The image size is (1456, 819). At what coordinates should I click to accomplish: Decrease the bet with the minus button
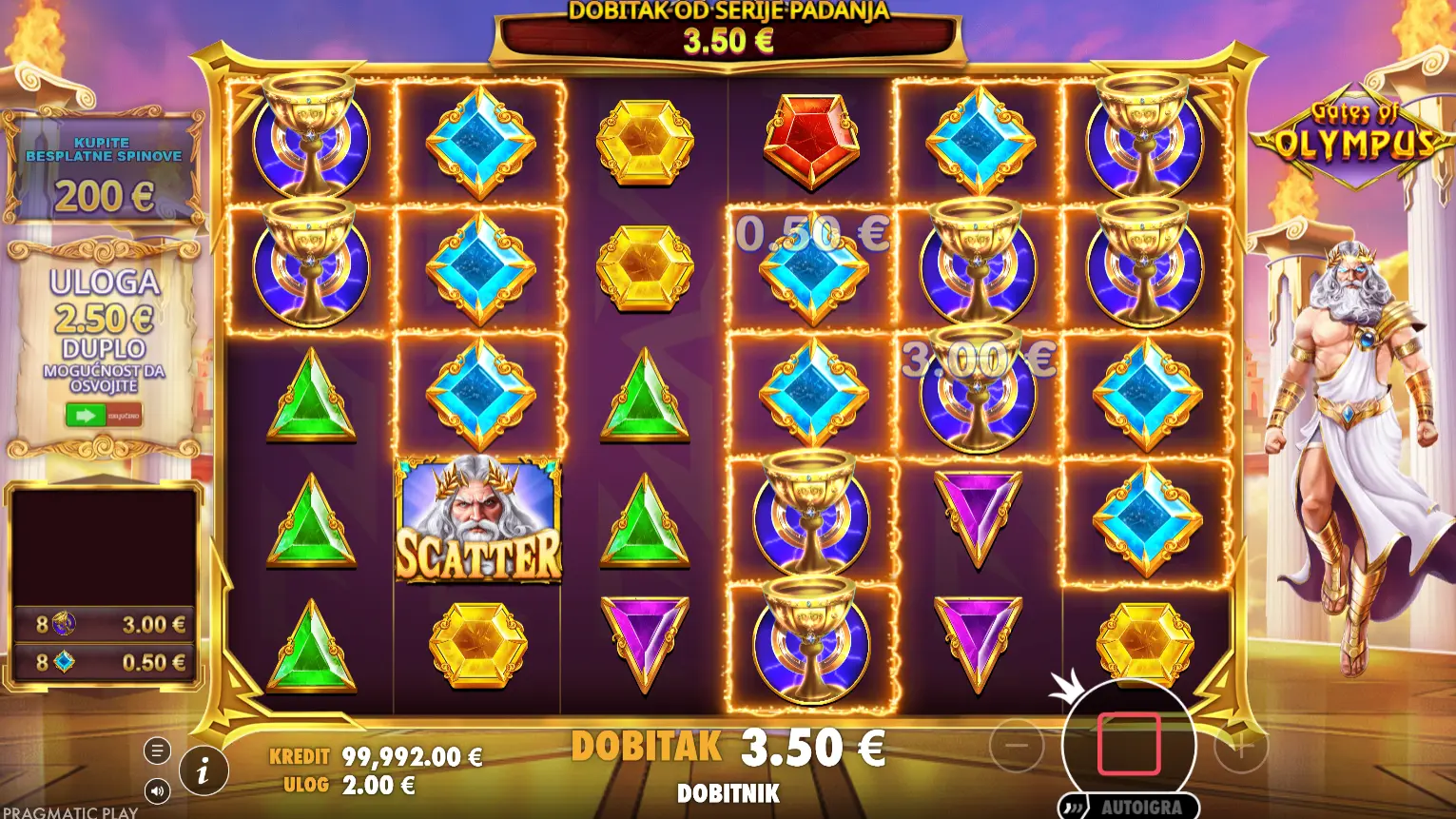coord(1017,746)
